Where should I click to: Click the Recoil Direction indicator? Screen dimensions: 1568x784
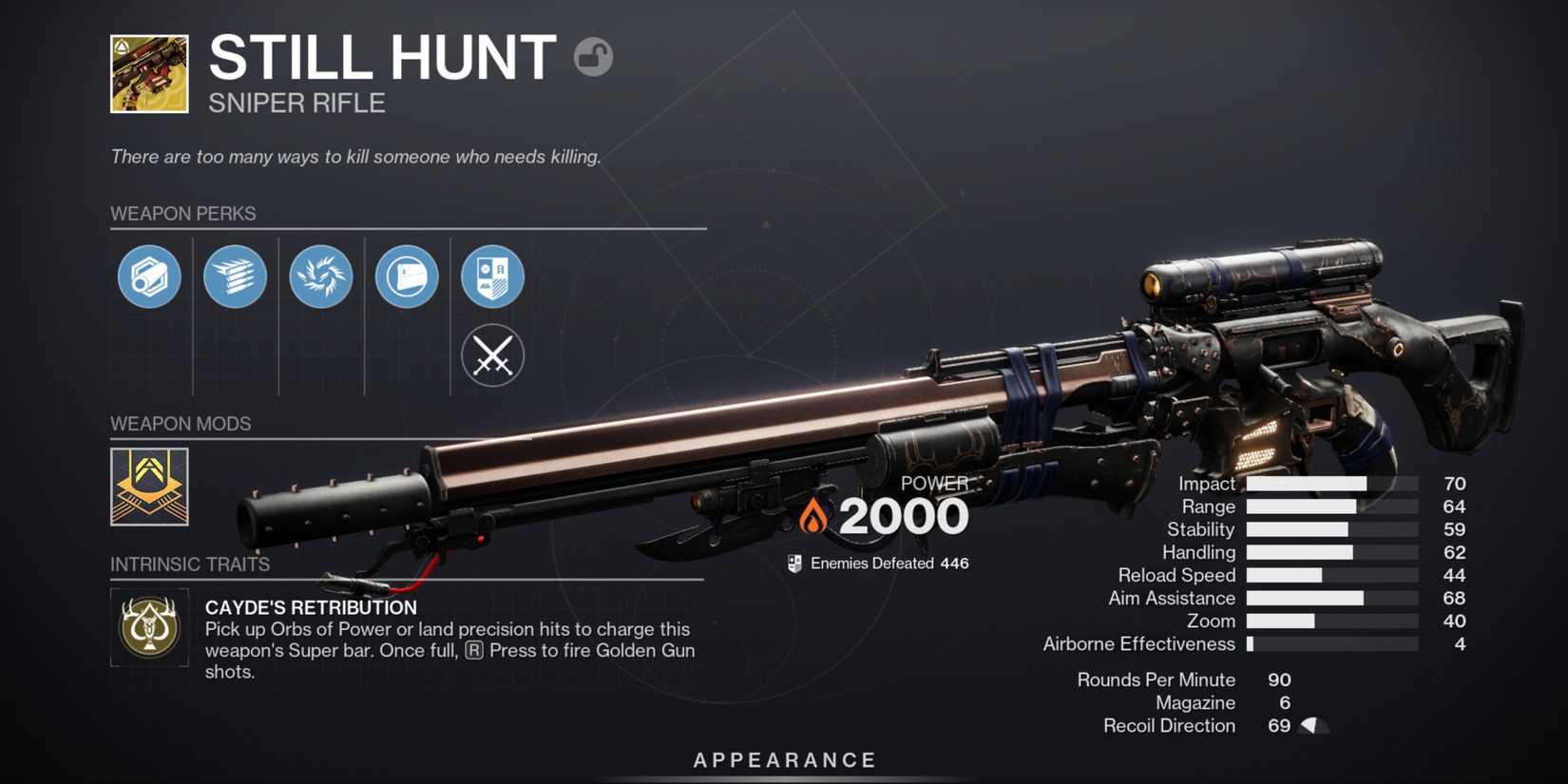tap(1313, 725)
